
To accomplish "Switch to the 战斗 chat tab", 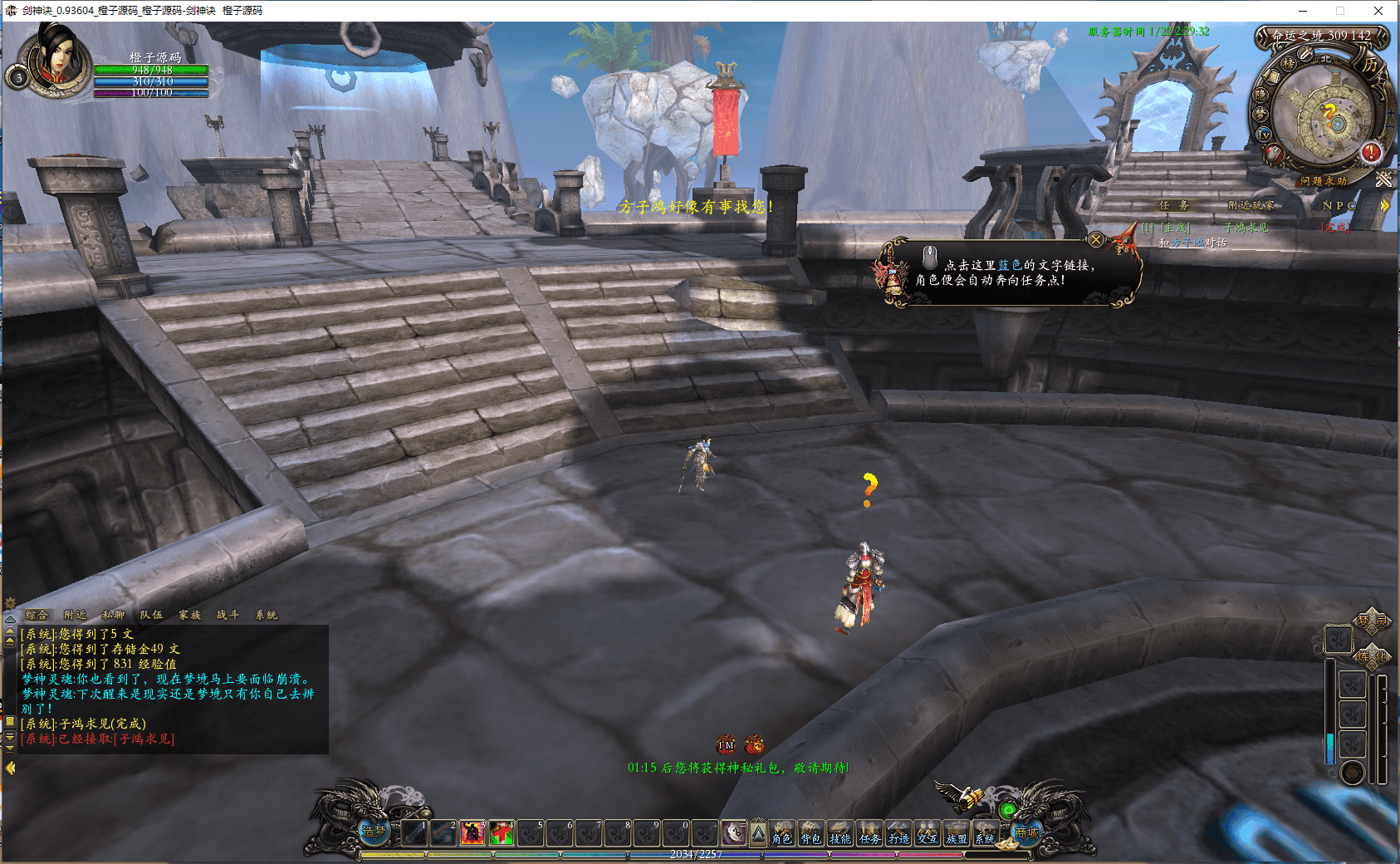I will 228,615.
